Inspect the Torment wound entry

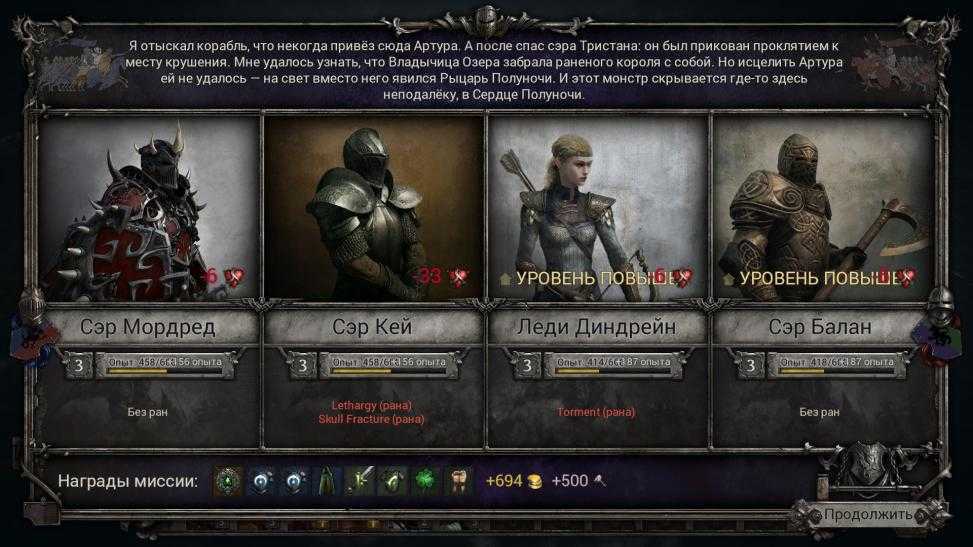(x=596, y=411)
